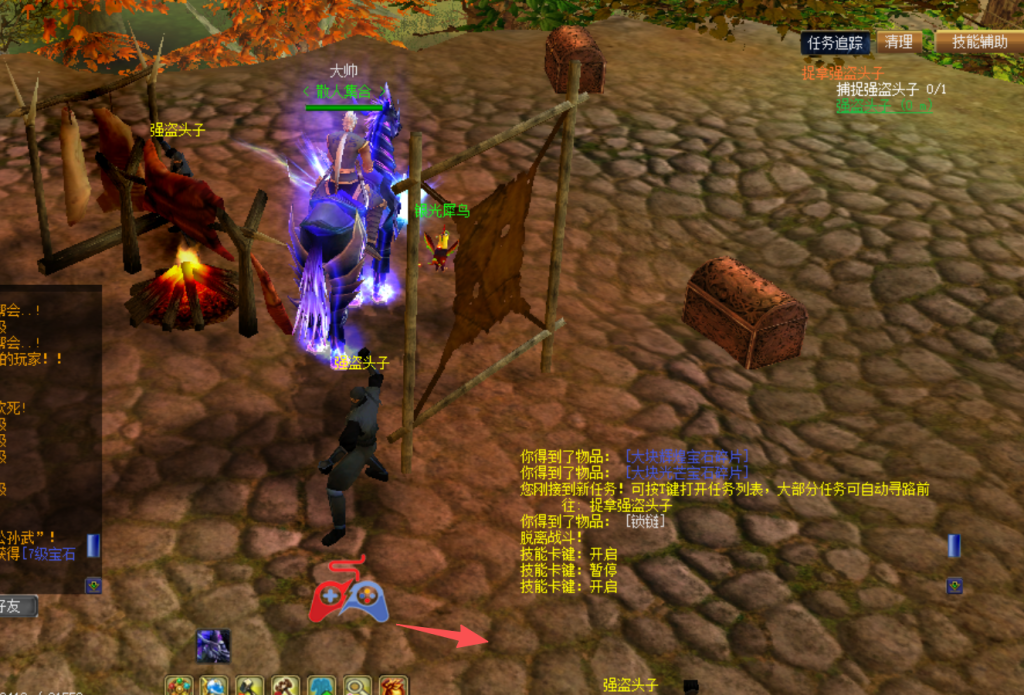The height and width of the screenshot is (695, 1024).
Task: Open the 好友 friends tab
Action: pyautogui.click(x=17, y=606)
